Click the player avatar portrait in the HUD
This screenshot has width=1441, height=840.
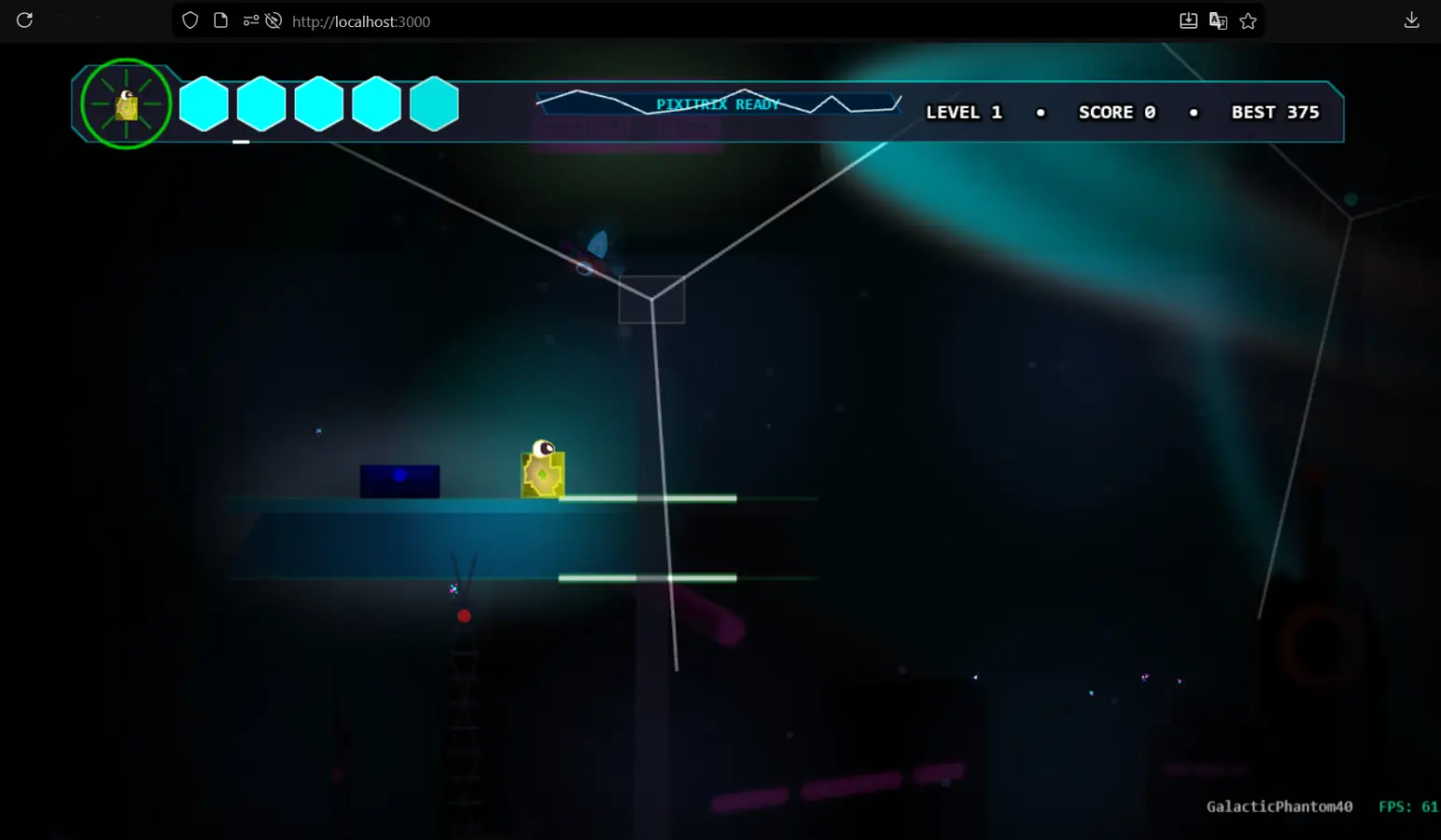tap(126, 104)
